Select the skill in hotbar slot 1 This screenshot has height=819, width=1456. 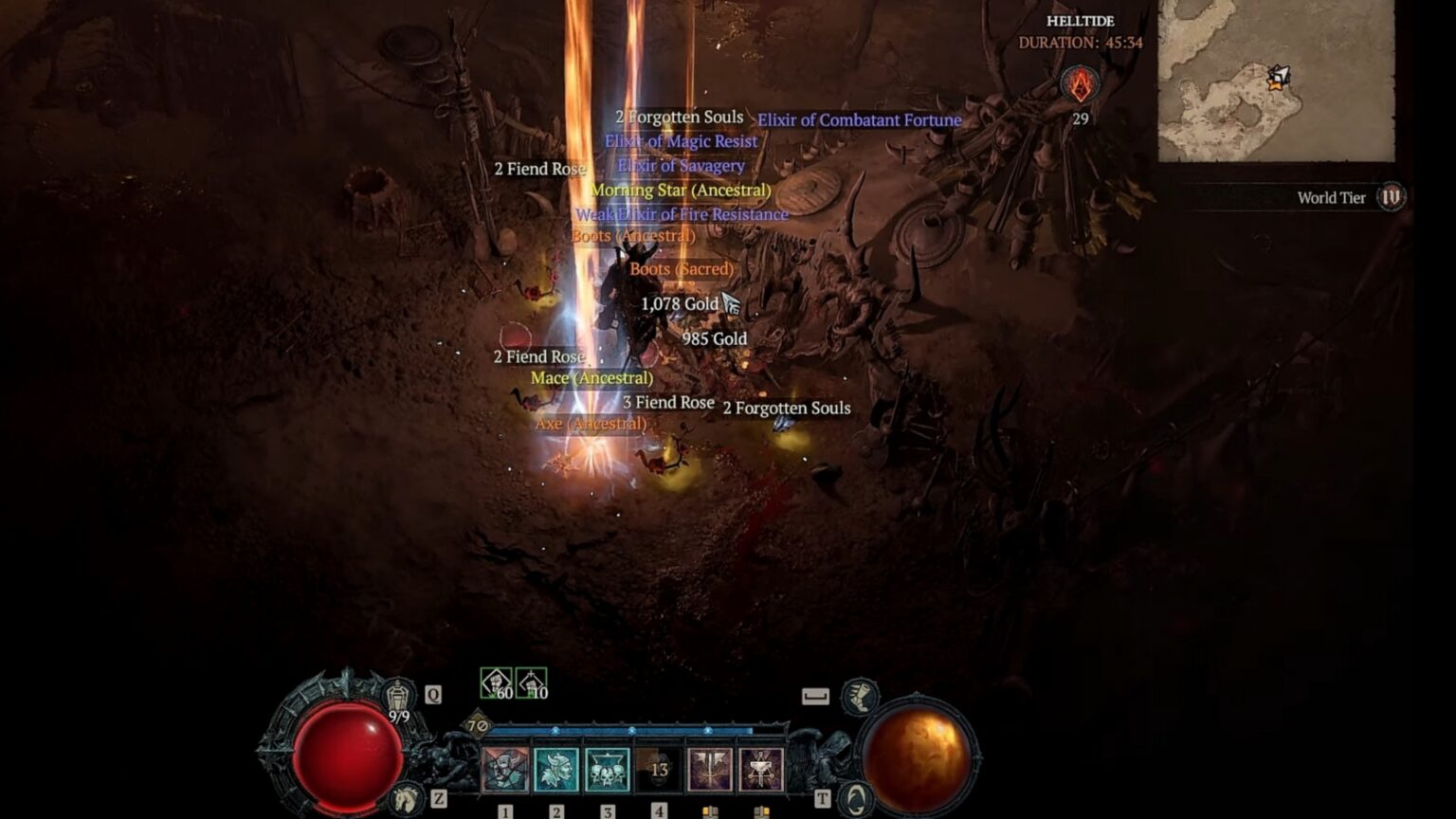[503, 771]
